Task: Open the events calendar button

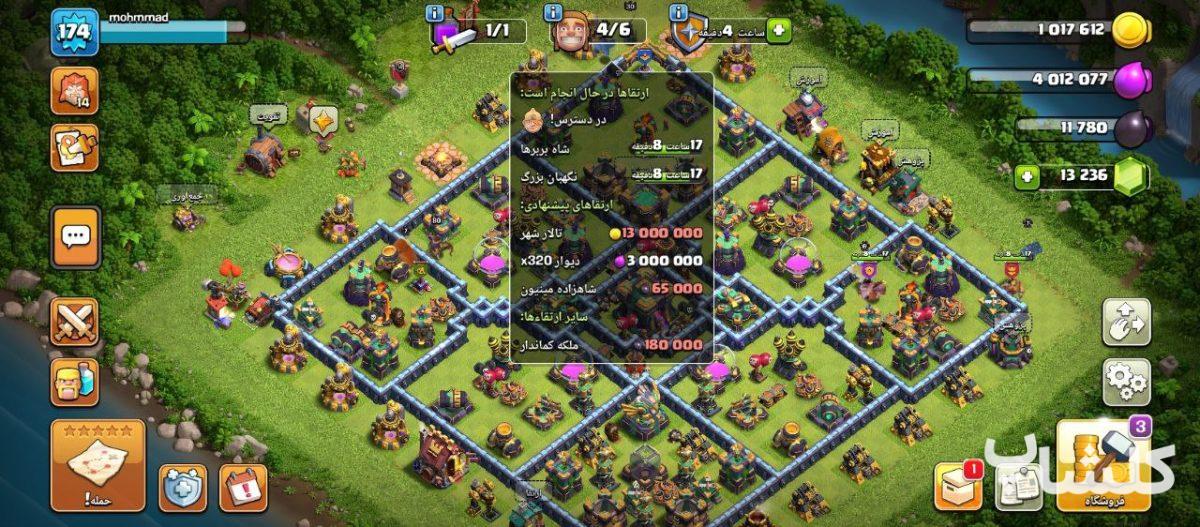Action: 243,487
